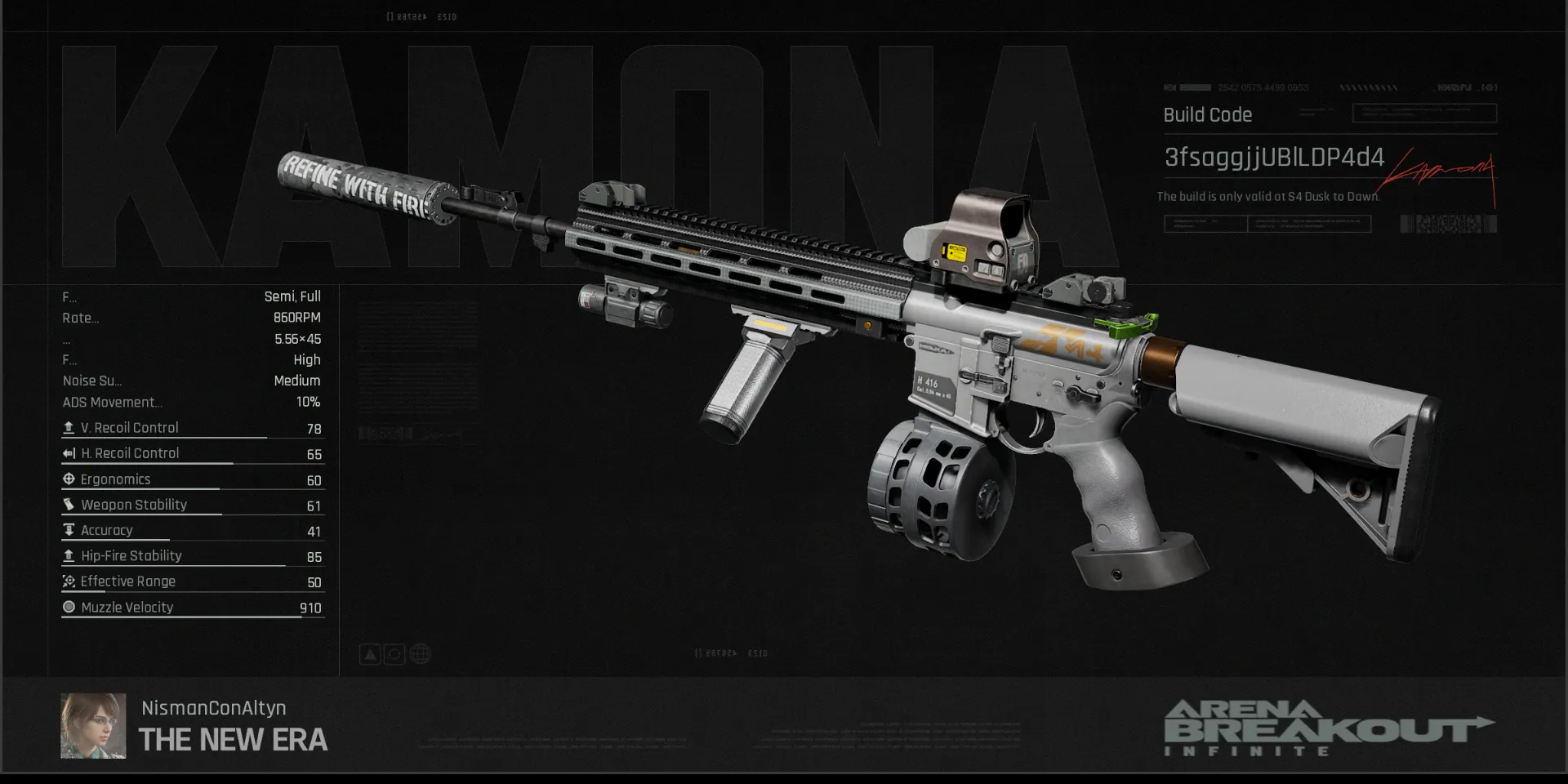Click the warning triangle icon
This screenshot has width=1568, height=784.
tap(370, 654)
